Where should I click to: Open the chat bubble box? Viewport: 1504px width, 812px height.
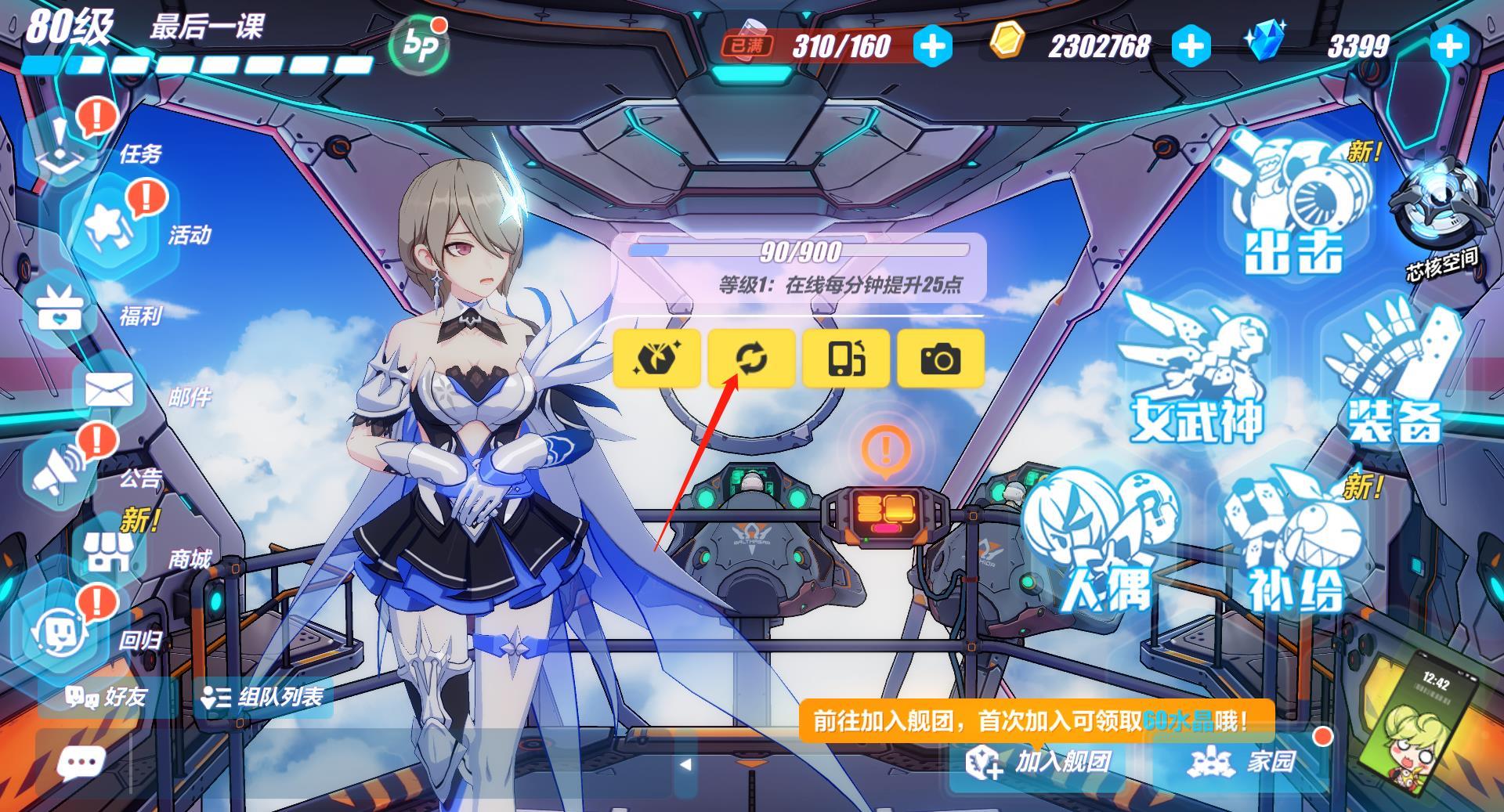81,762
